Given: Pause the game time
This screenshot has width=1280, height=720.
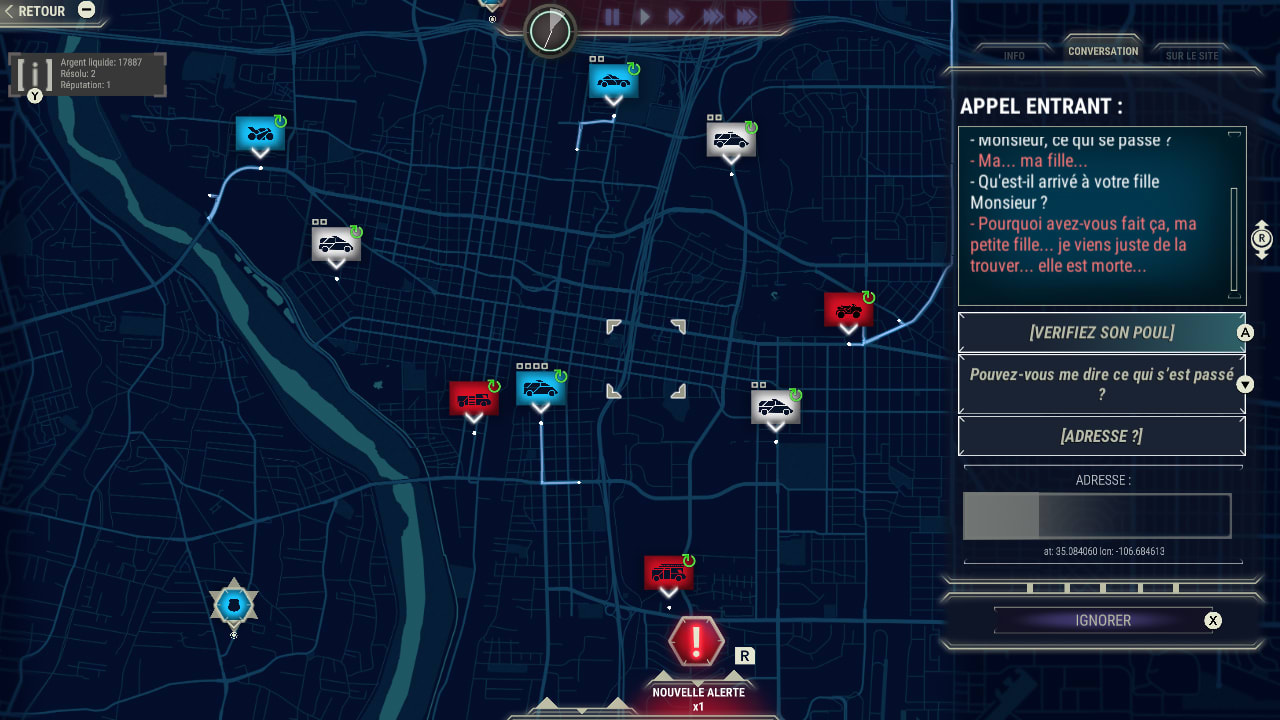Looking at the screenshot, I should click(x=612, y=17).
